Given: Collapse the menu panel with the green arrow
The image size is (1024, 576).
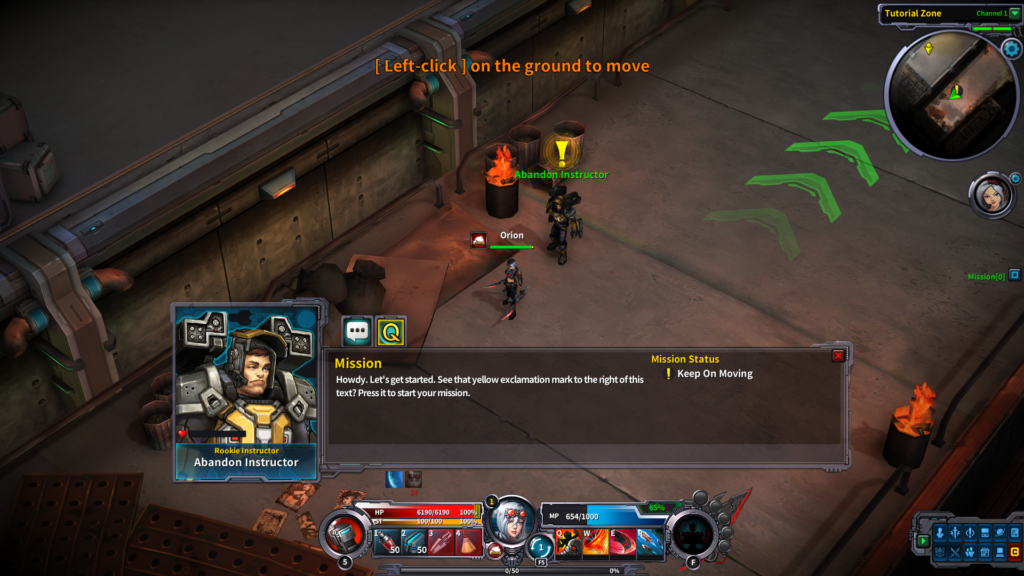Looking at the screenshot, I should pyautogui.click(x=923, y=541).
